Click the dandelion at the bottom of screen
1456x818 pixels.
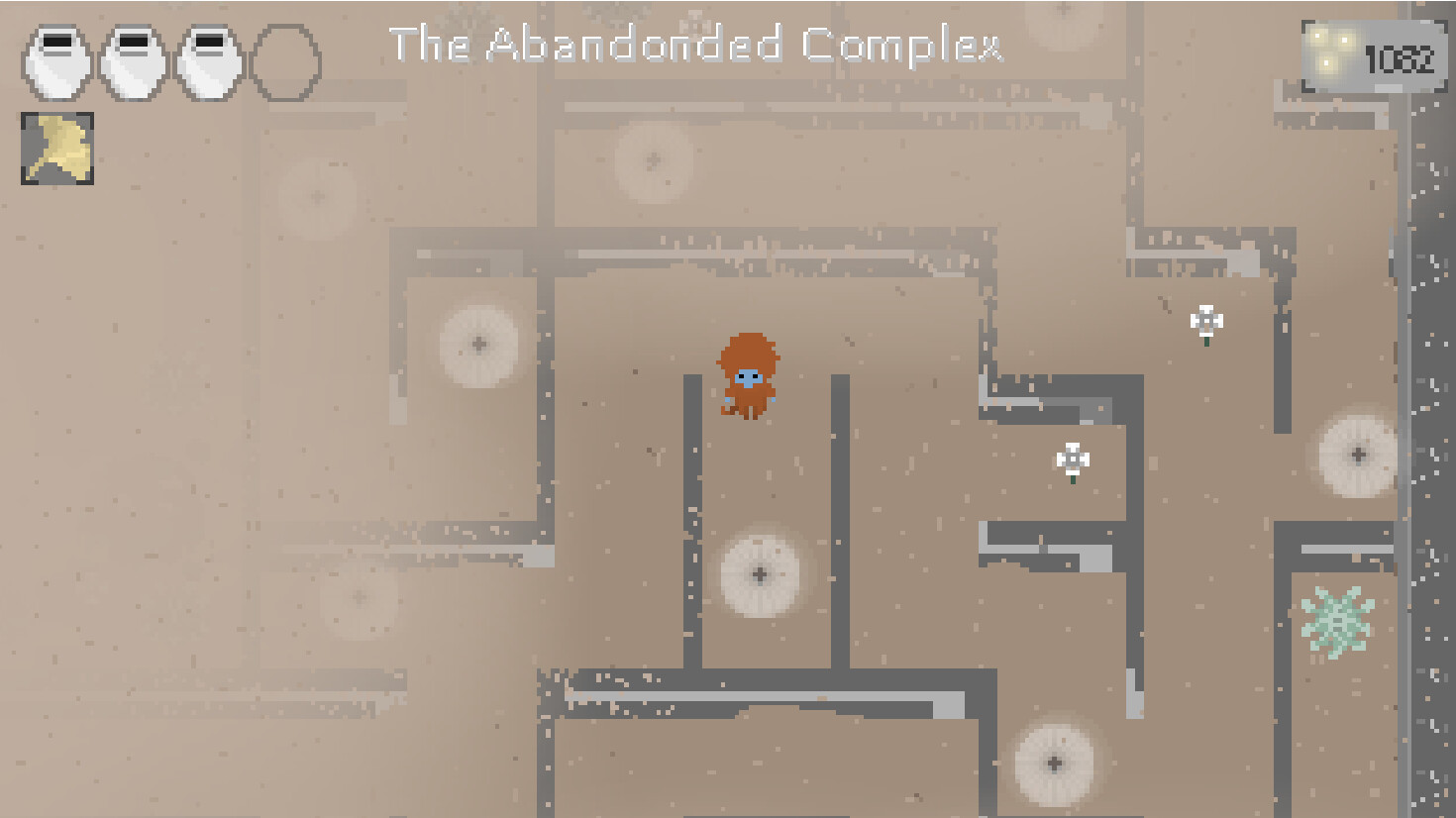point(1053,763)
